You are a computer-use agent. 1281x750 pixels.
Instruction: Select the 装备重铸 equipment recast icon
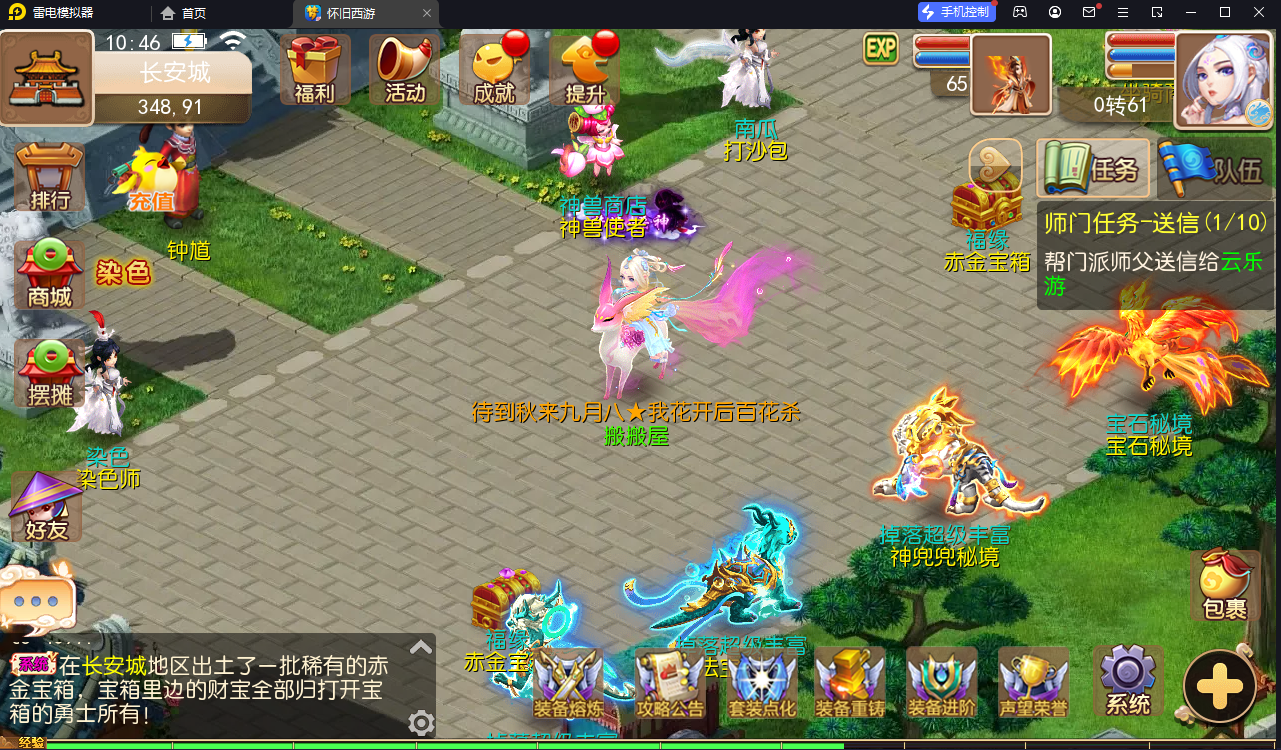pos(851,680)
